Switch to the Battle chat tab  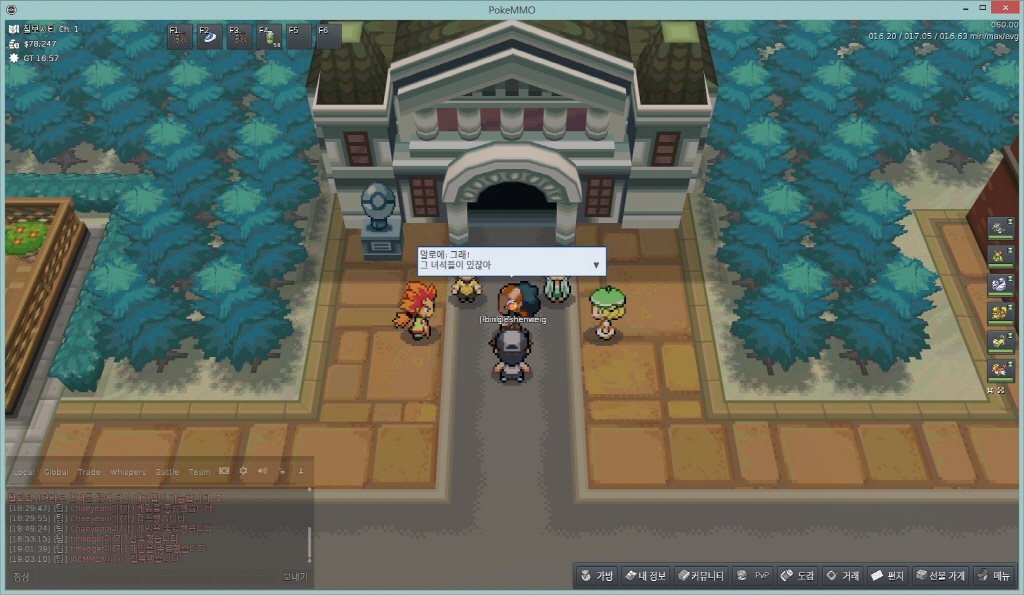pos(167,472)
